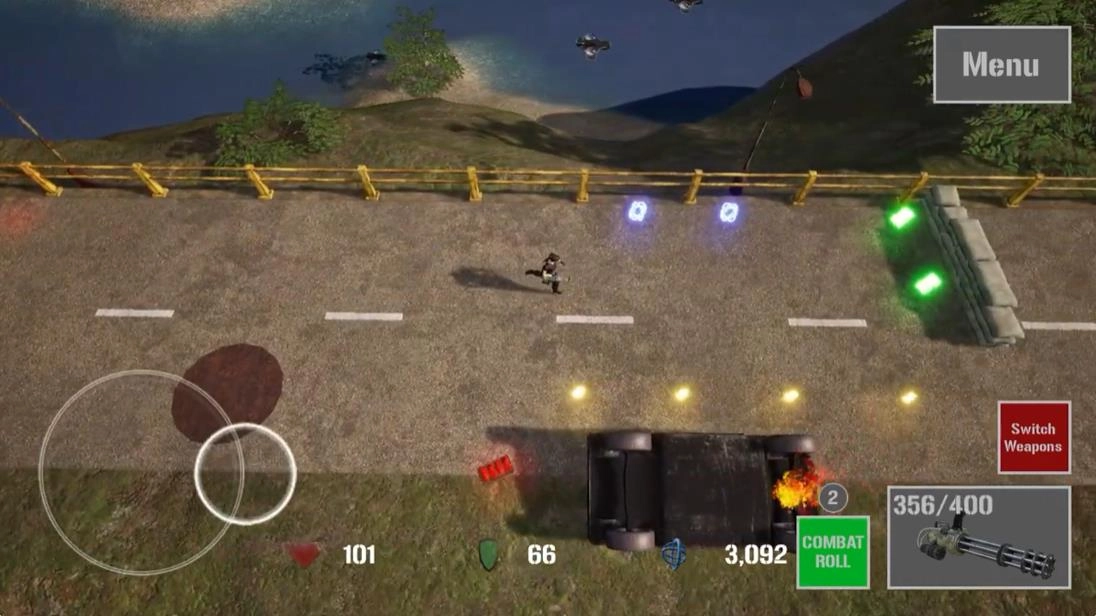Image resolution: width=1096 pixels, height=616 pixels.
Task: Tap the red Switch Weapons button
Action: coord(1033,437)
